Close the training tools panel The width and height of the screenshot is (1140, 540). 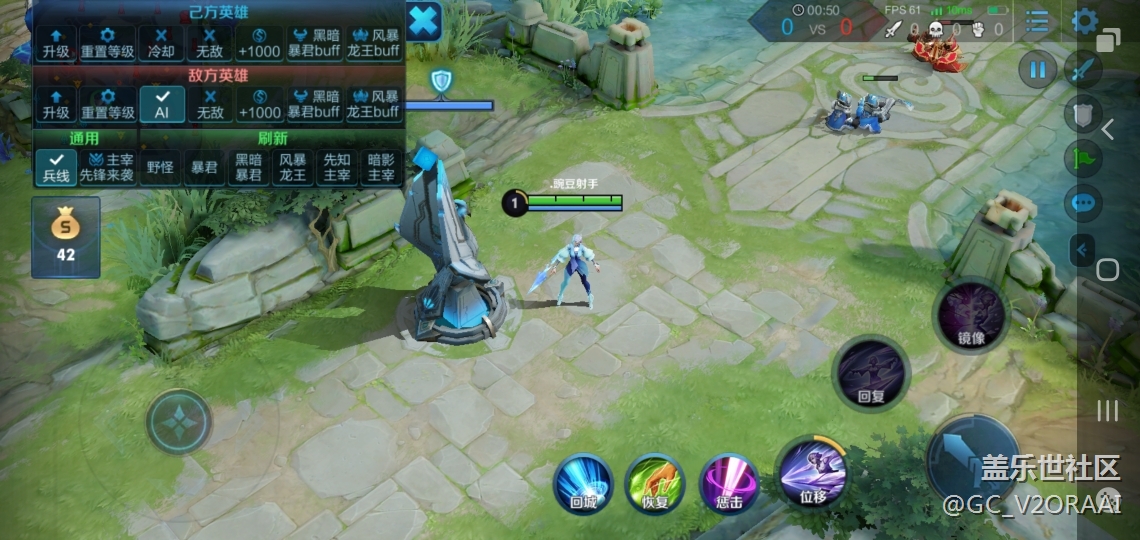click(x=424, y=21)
